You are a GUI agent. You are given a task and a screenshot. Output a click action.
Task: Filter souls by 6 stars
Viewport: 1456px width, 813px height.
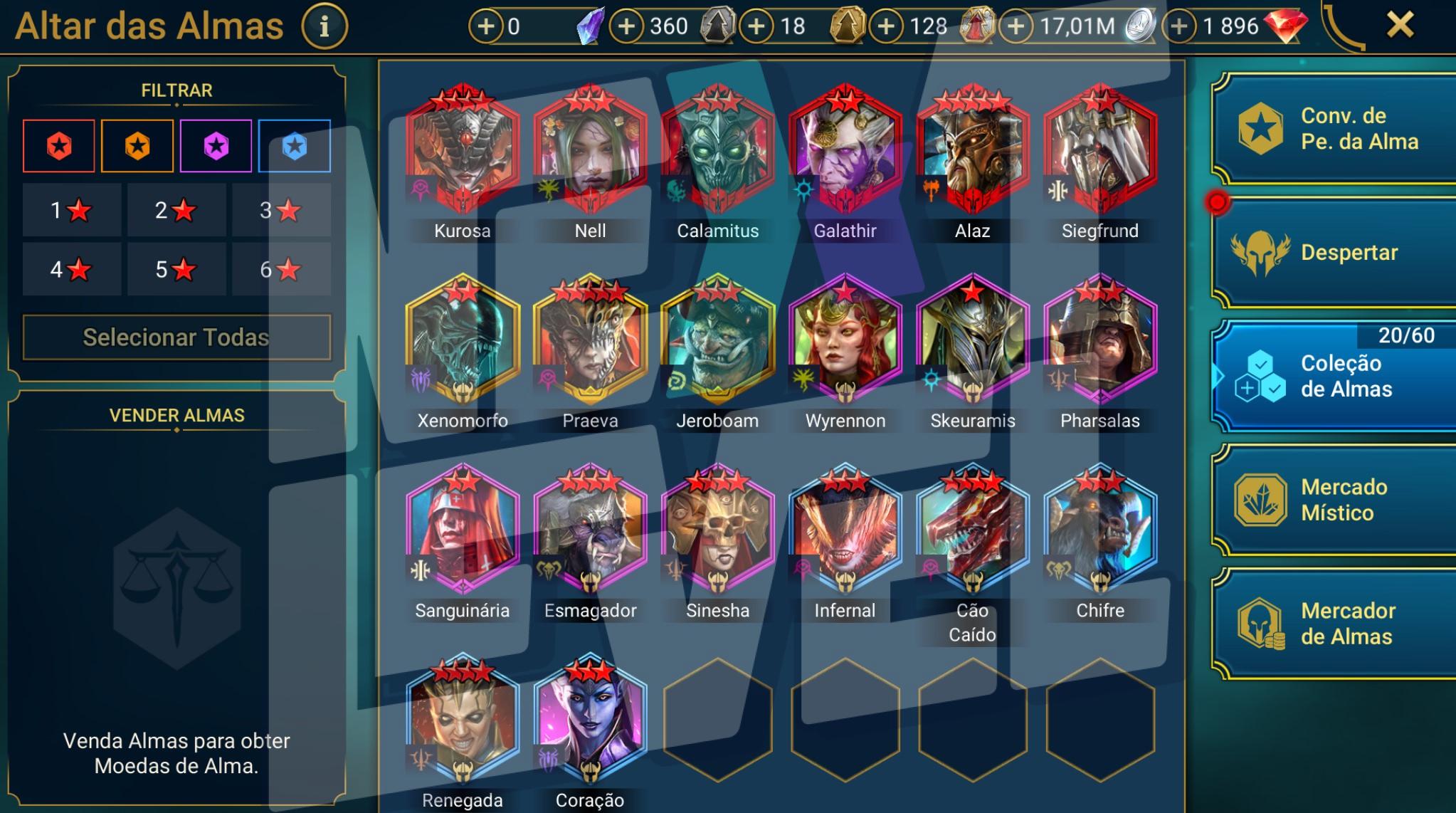click(x=280, y=270)
